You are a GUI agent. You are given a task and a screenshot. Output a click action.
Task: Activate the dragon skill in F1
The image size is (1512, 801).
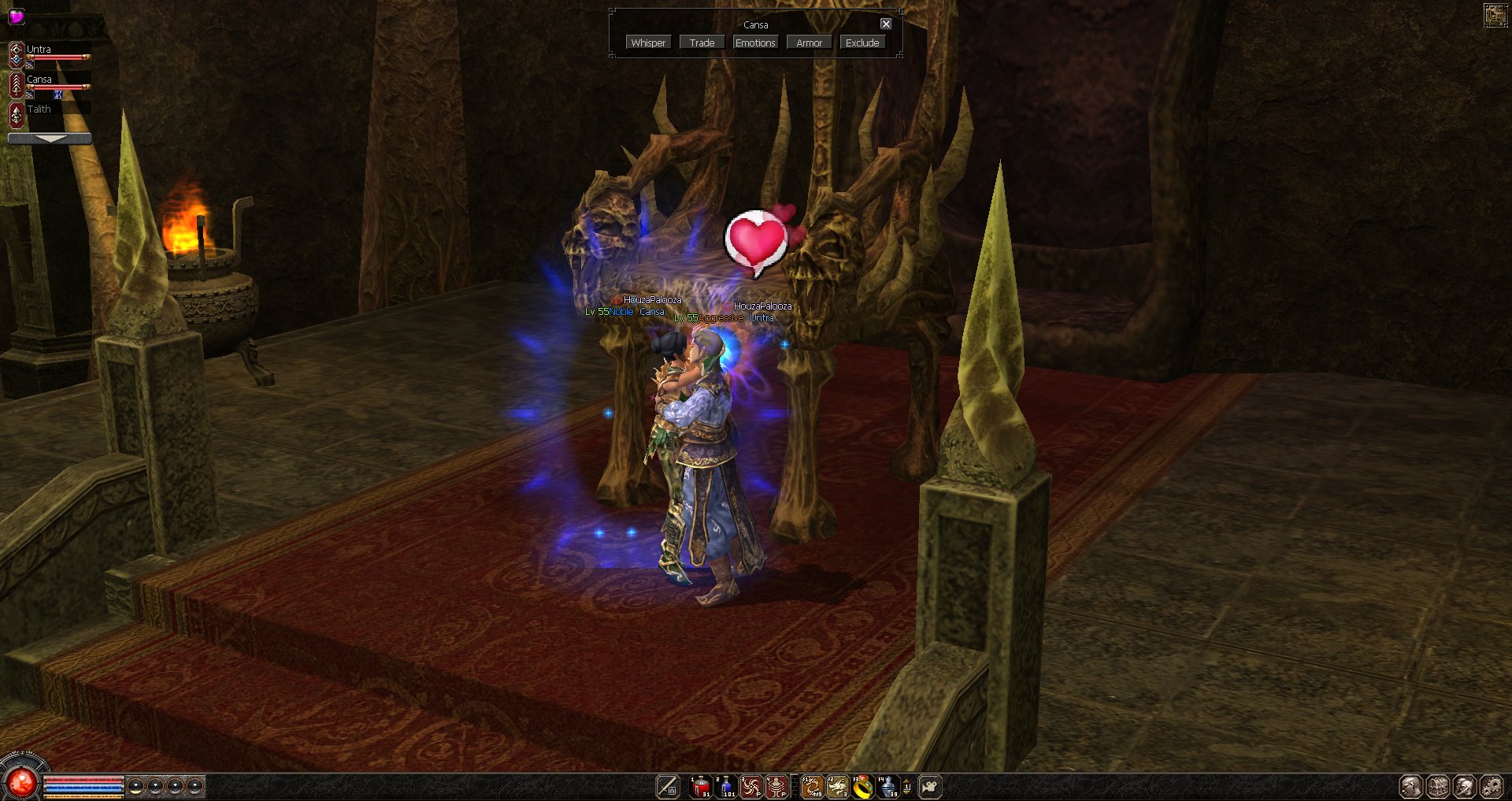click(812, 786)
